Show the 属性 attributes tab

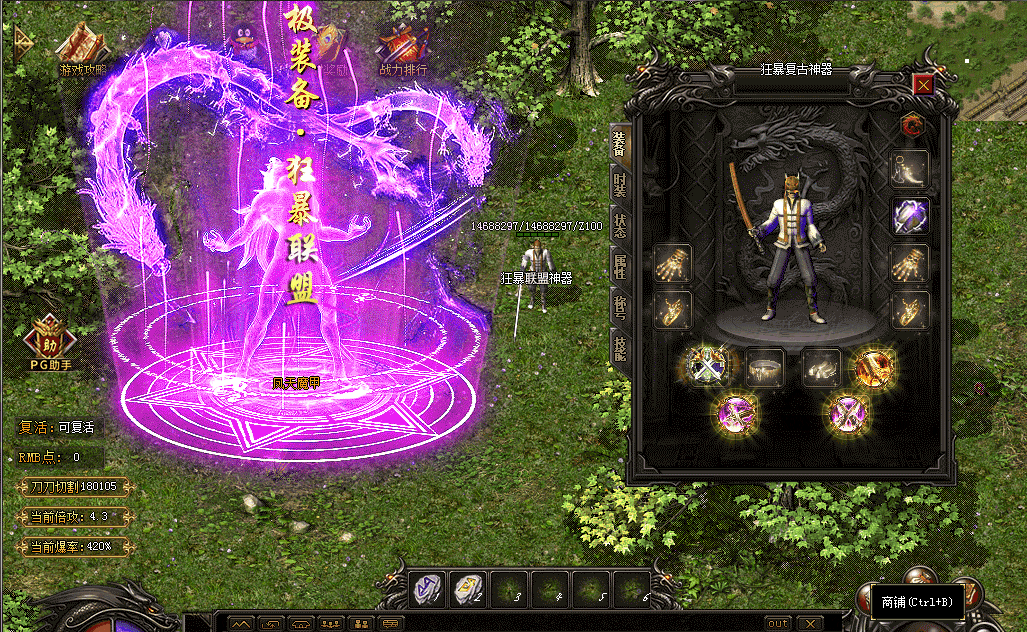pyautogui.click(x=620, y=264)
